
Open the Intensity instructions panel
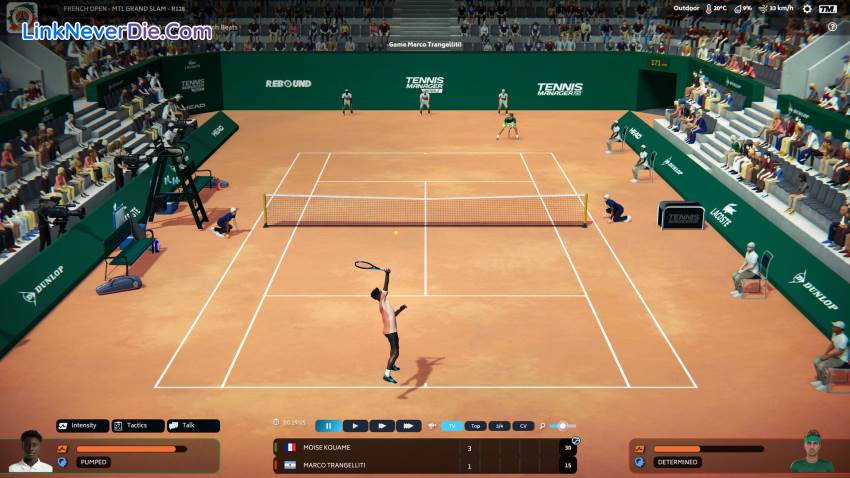pos(82,425)
